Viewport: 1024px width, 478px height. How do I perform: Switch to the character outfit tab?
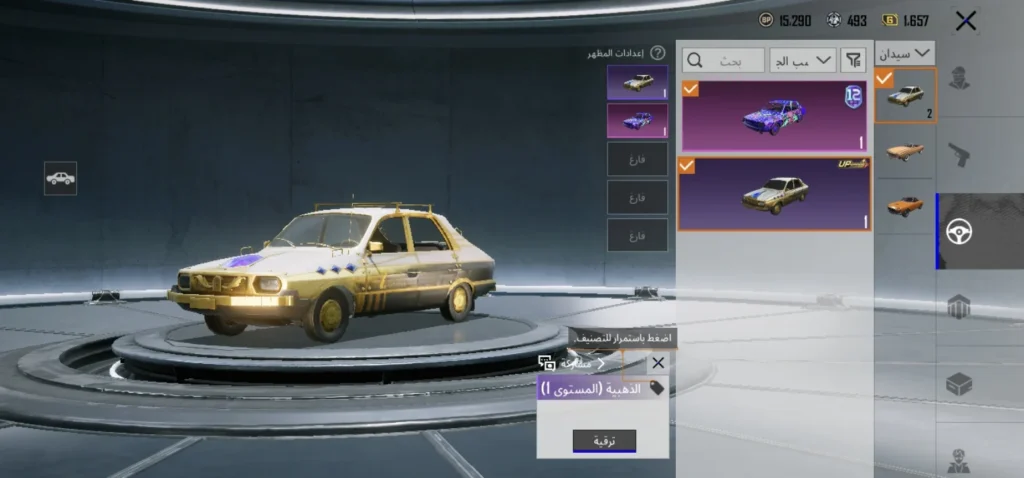pos(959,78)
